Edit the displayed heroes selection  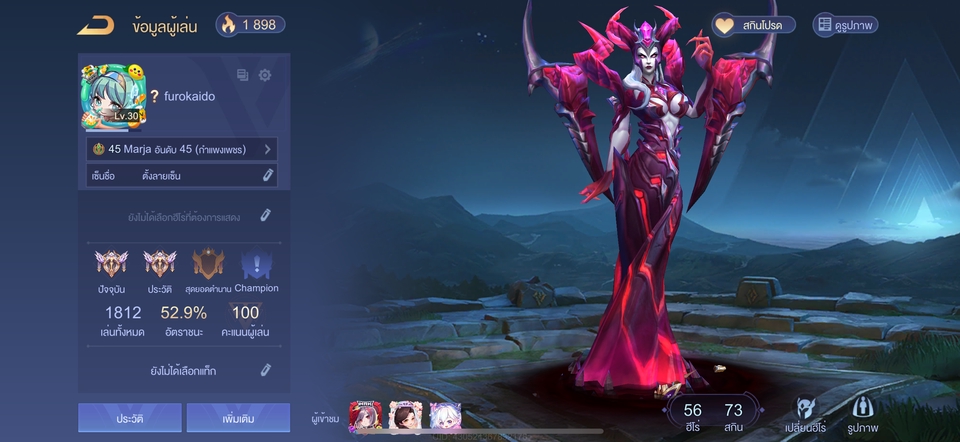point(265,215)
